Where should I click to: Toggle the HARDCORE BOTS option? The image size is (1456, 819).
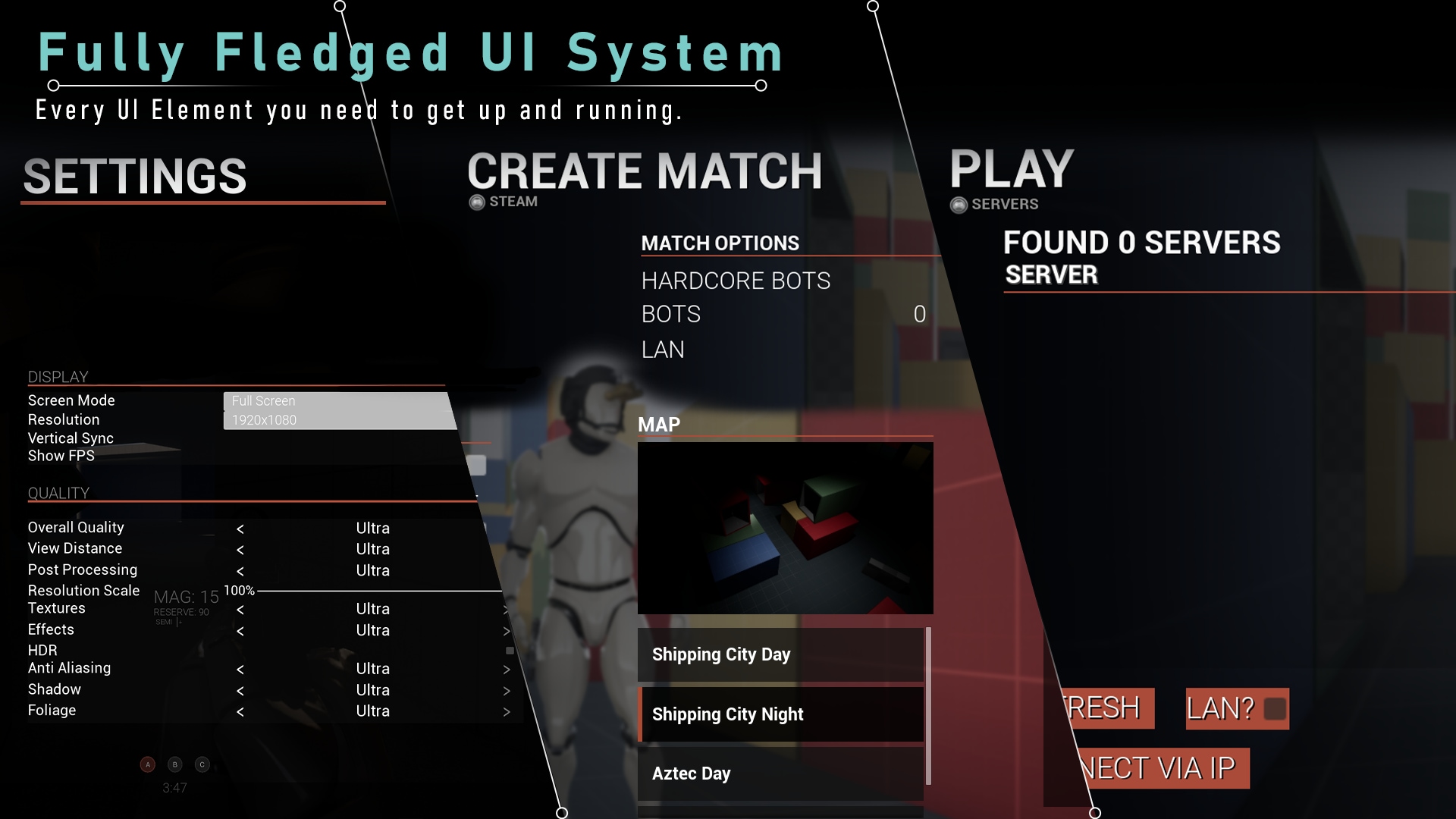(736, 281)
